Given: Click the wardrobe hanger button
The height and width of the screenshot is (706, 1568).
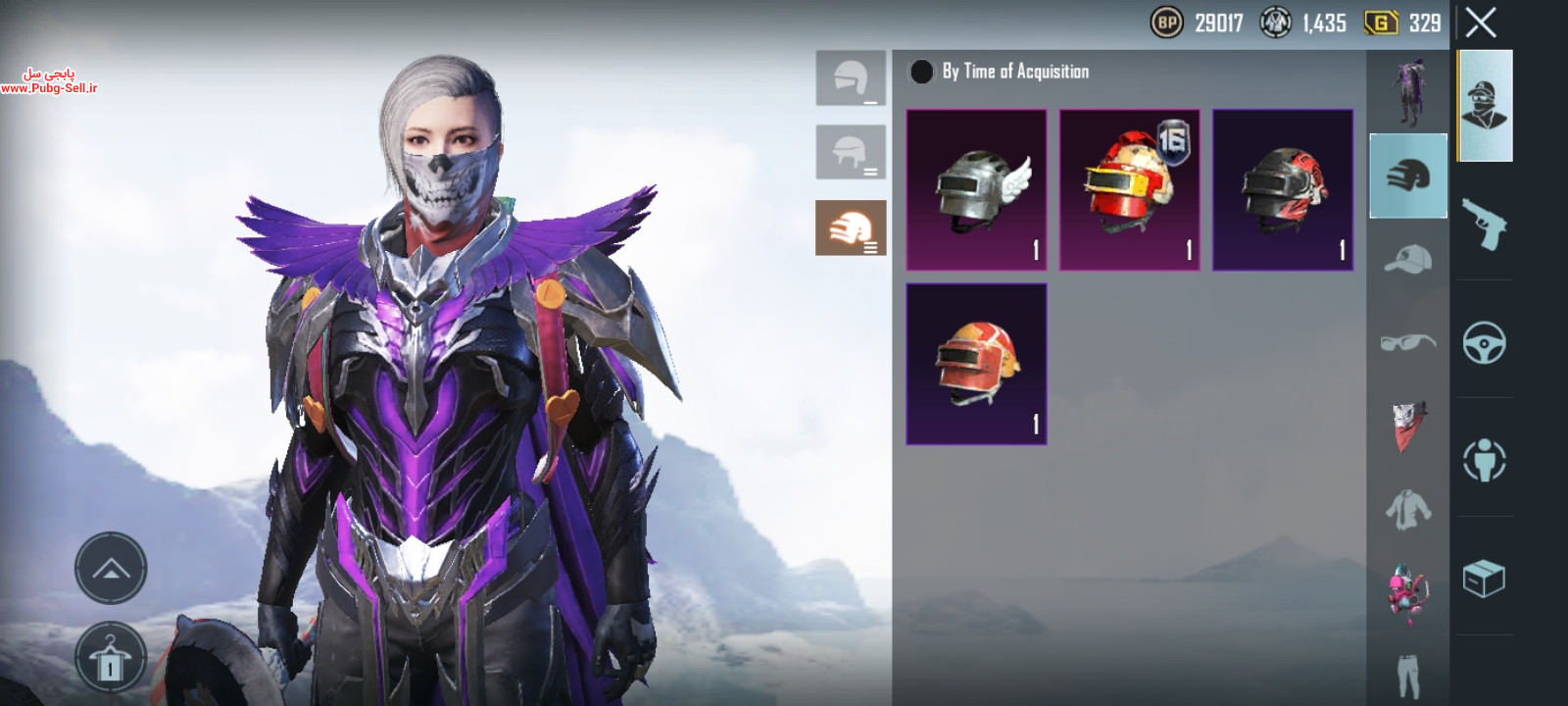Looking at the screenshot, I should 111,659.
